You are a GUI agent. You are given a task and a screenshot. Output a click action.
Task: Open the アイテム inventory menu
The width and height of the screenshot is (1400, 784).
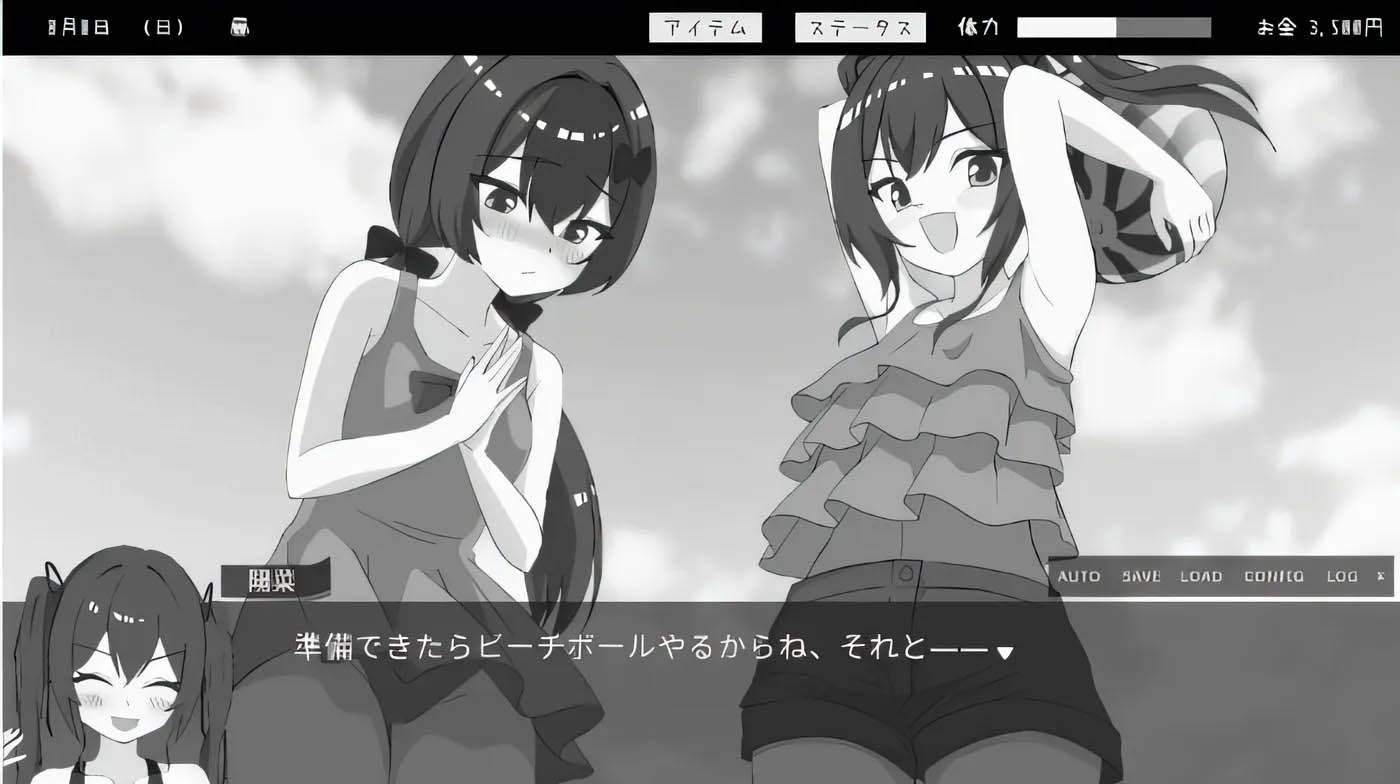coord(706,27)
